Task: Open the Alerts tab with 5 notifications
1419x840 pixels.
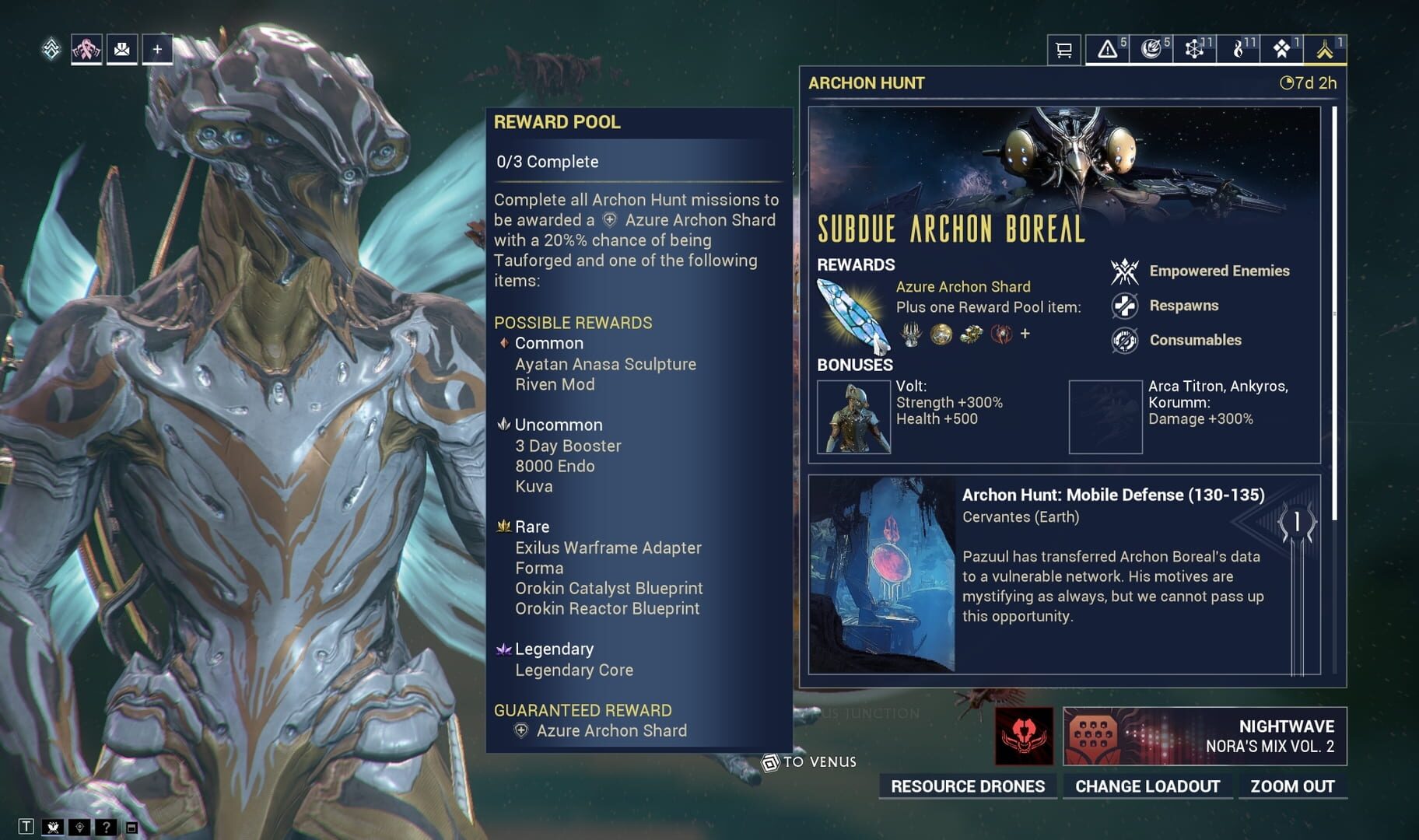Action: (1107, 48)
